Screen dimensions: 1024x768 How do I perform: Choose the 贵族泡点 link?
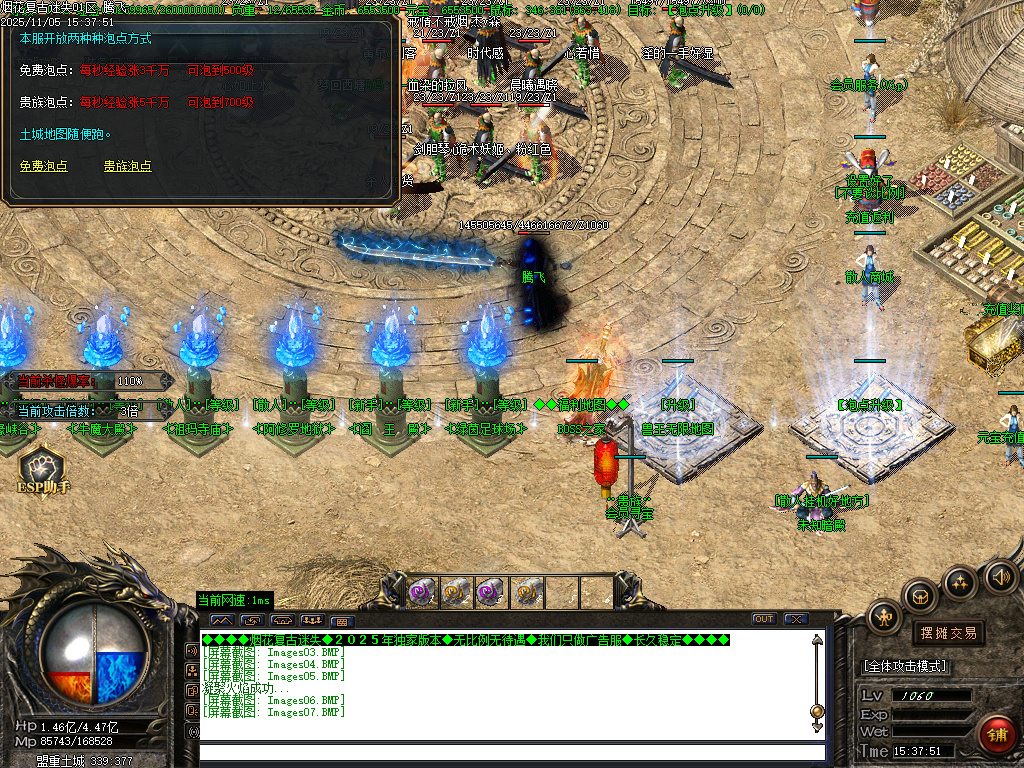pos(128,166)
